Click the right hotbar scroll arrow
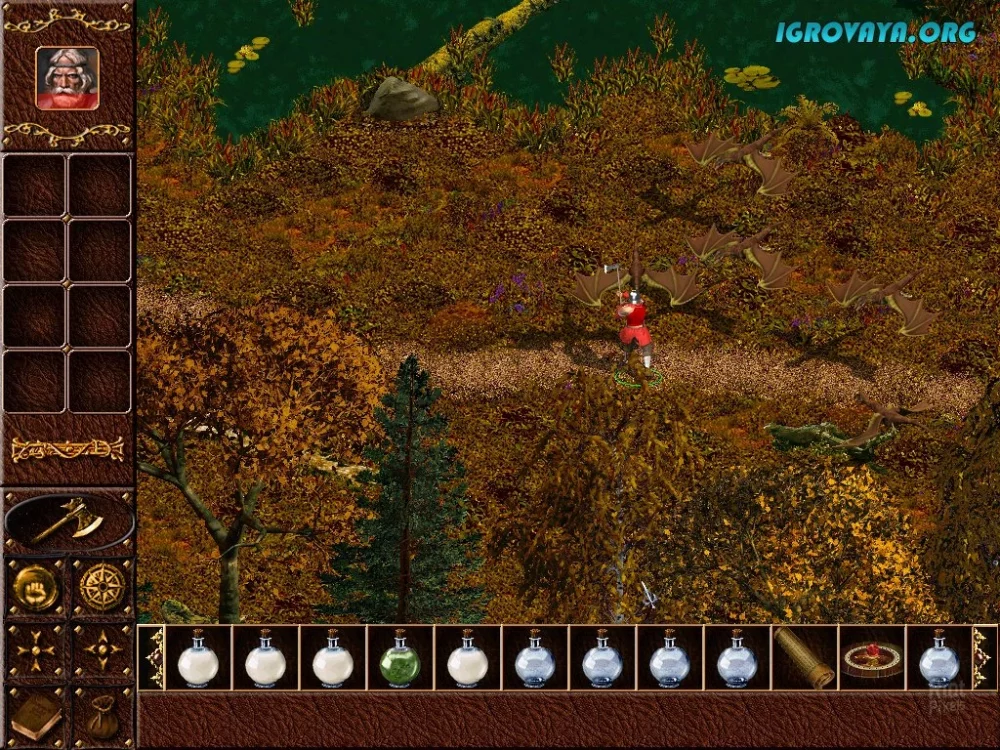The image size is (1000, 750). click(983, 659)
